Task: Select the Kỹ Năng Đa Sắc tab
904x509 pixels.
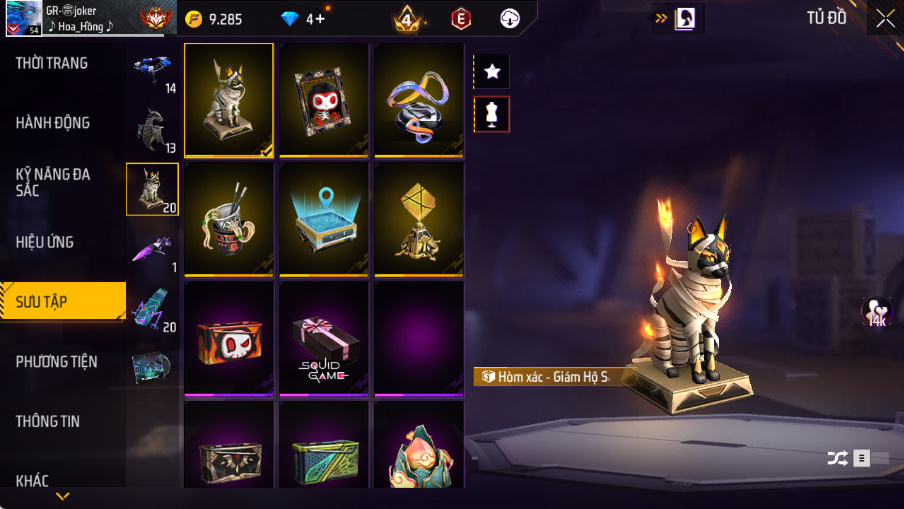Action: (53, 182)
